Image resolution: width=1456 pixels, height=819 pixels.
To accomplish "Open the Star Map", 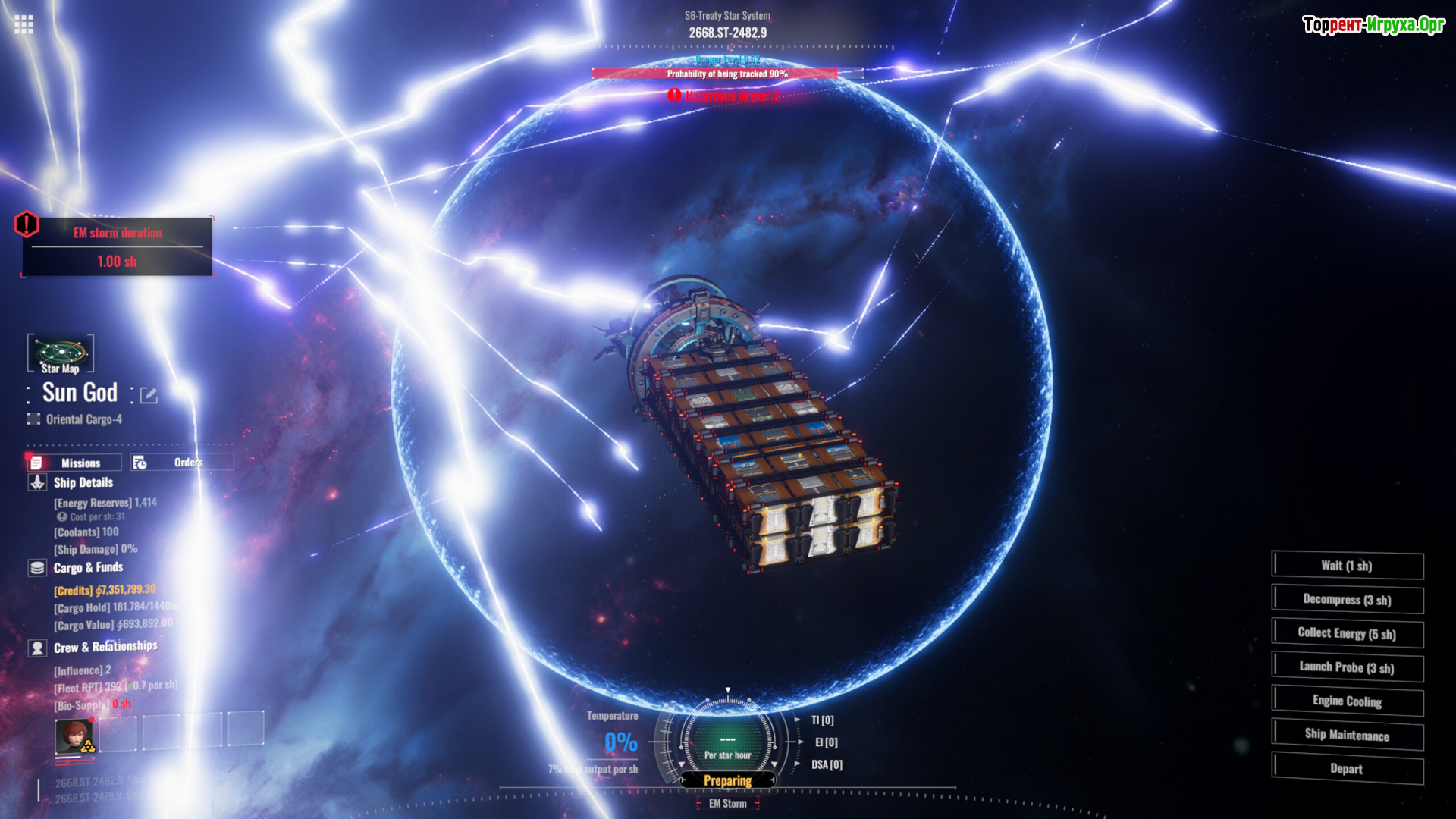I will tap(61, 354).
